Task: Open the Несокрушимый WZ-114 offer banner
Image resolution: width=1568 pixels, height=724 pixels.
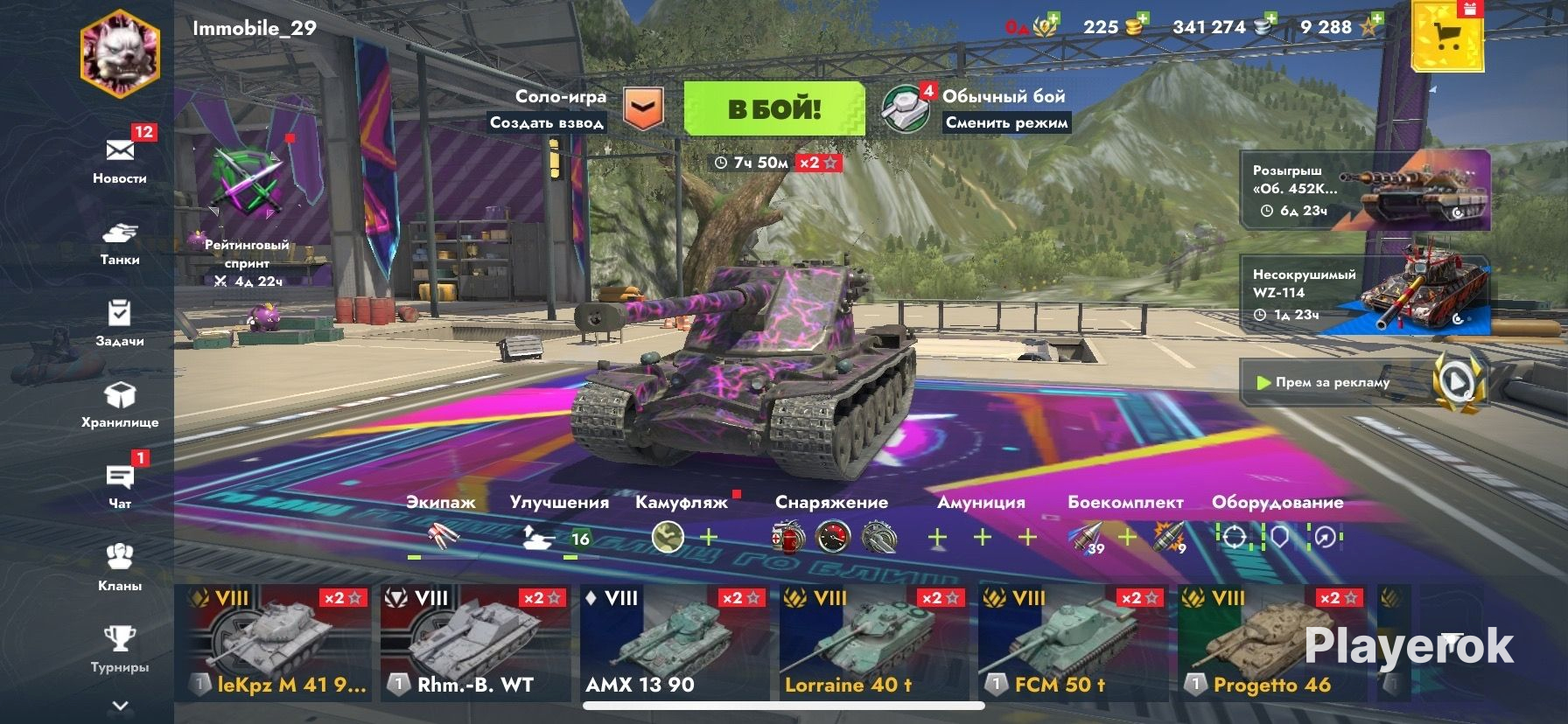Action: [1365, 294]
